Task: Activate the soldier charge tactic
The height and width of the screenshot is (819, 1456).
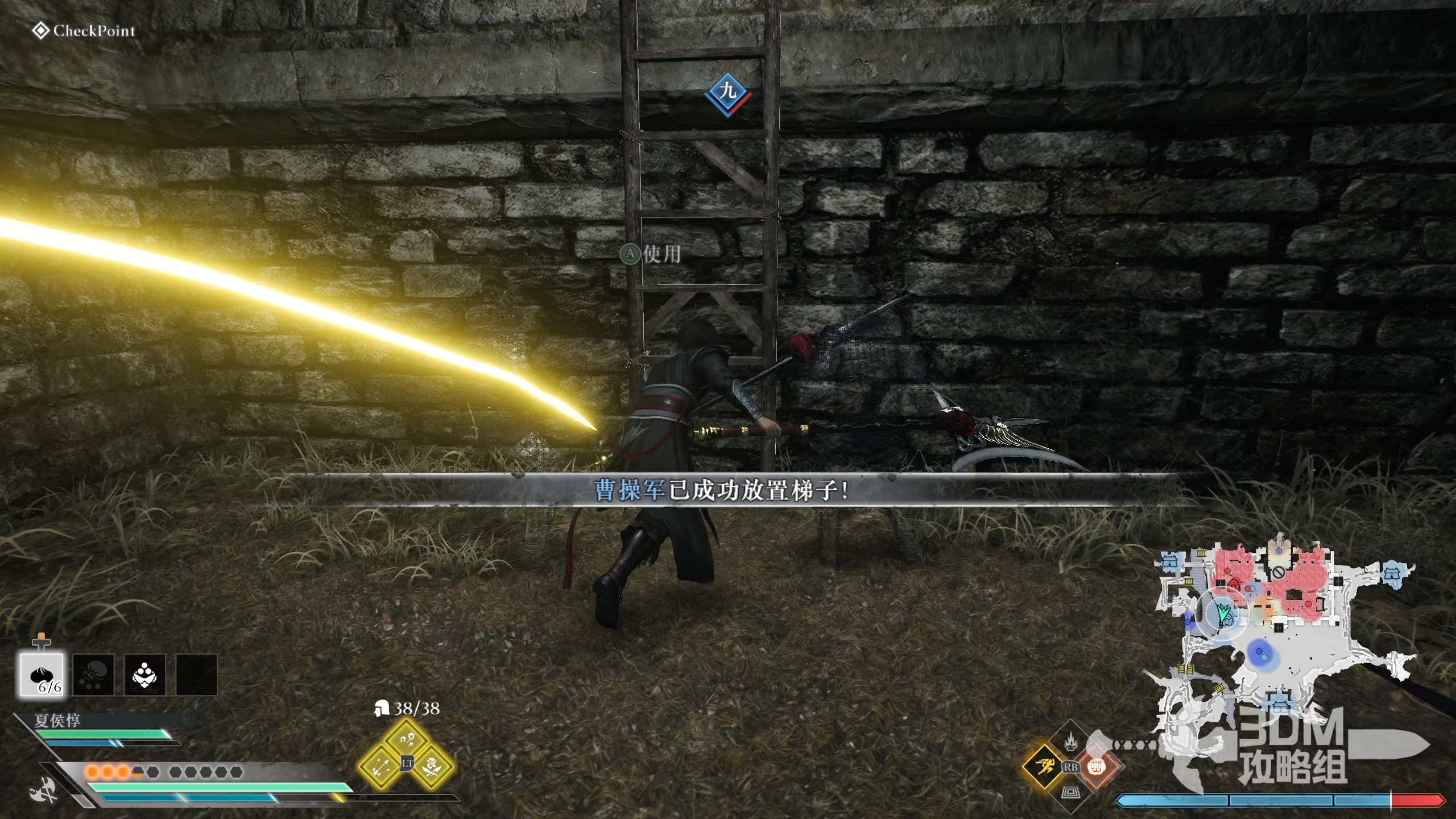Action: tap(433, 766)
